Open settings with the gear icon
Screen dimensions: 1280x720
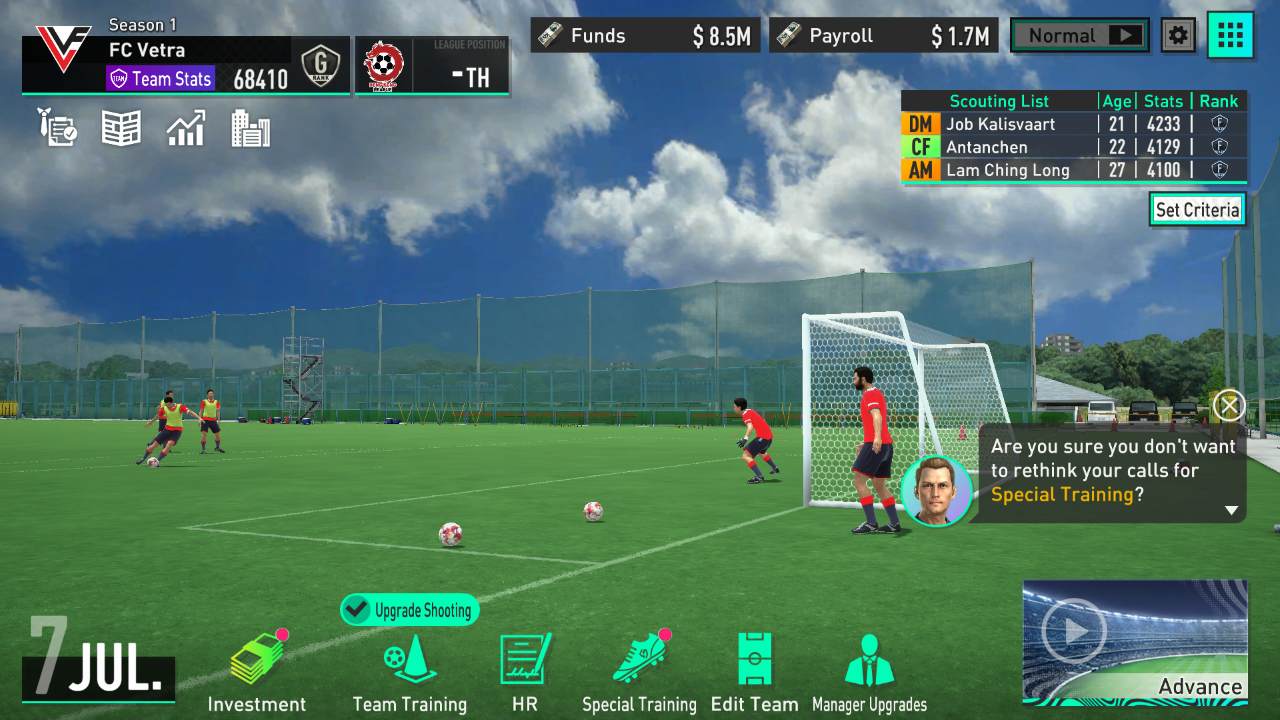coord(1179,36)
